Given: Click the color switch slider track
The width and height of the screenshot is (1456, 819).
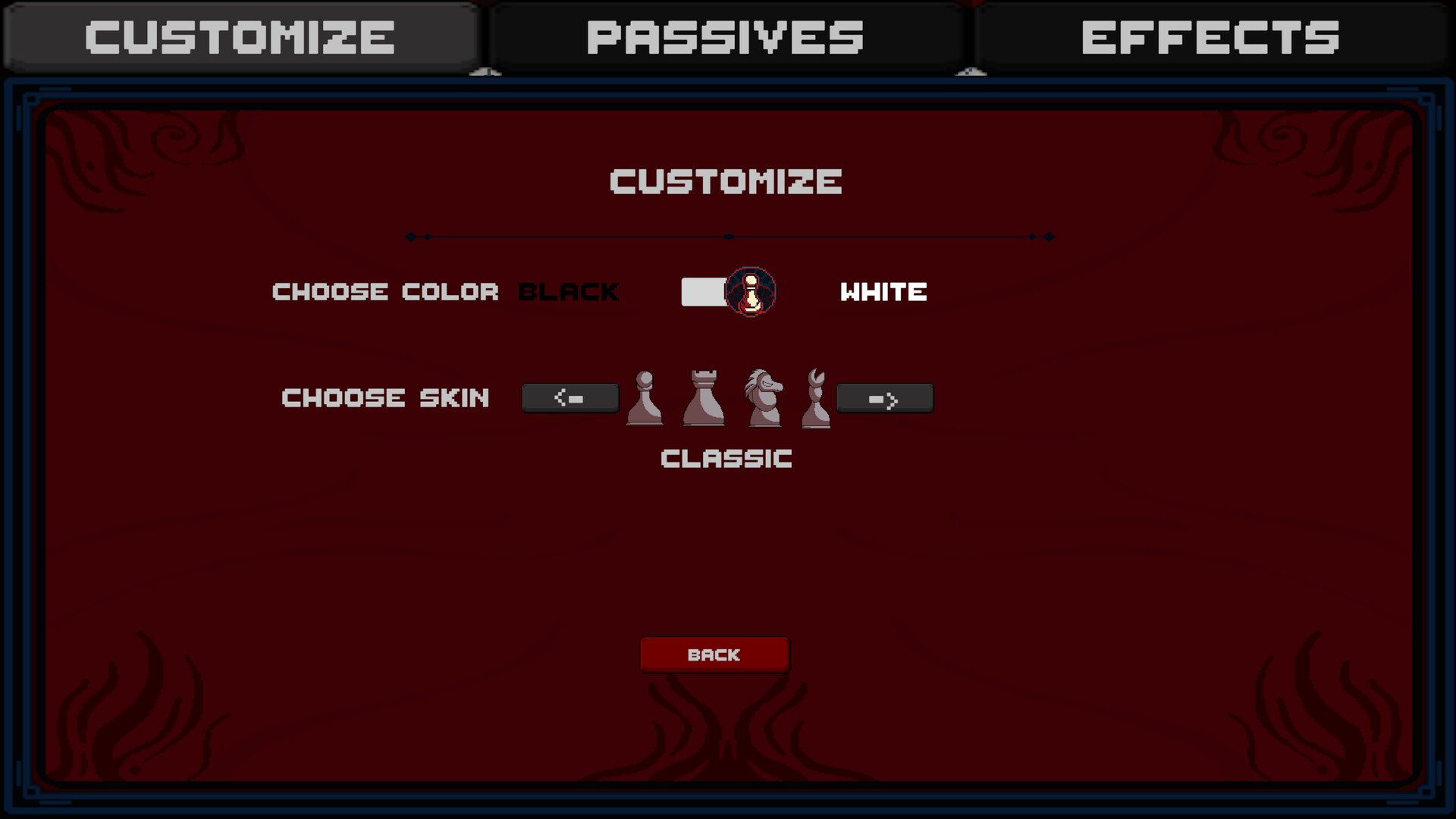Looking at the screenshot, I should [x=705, y=291].
